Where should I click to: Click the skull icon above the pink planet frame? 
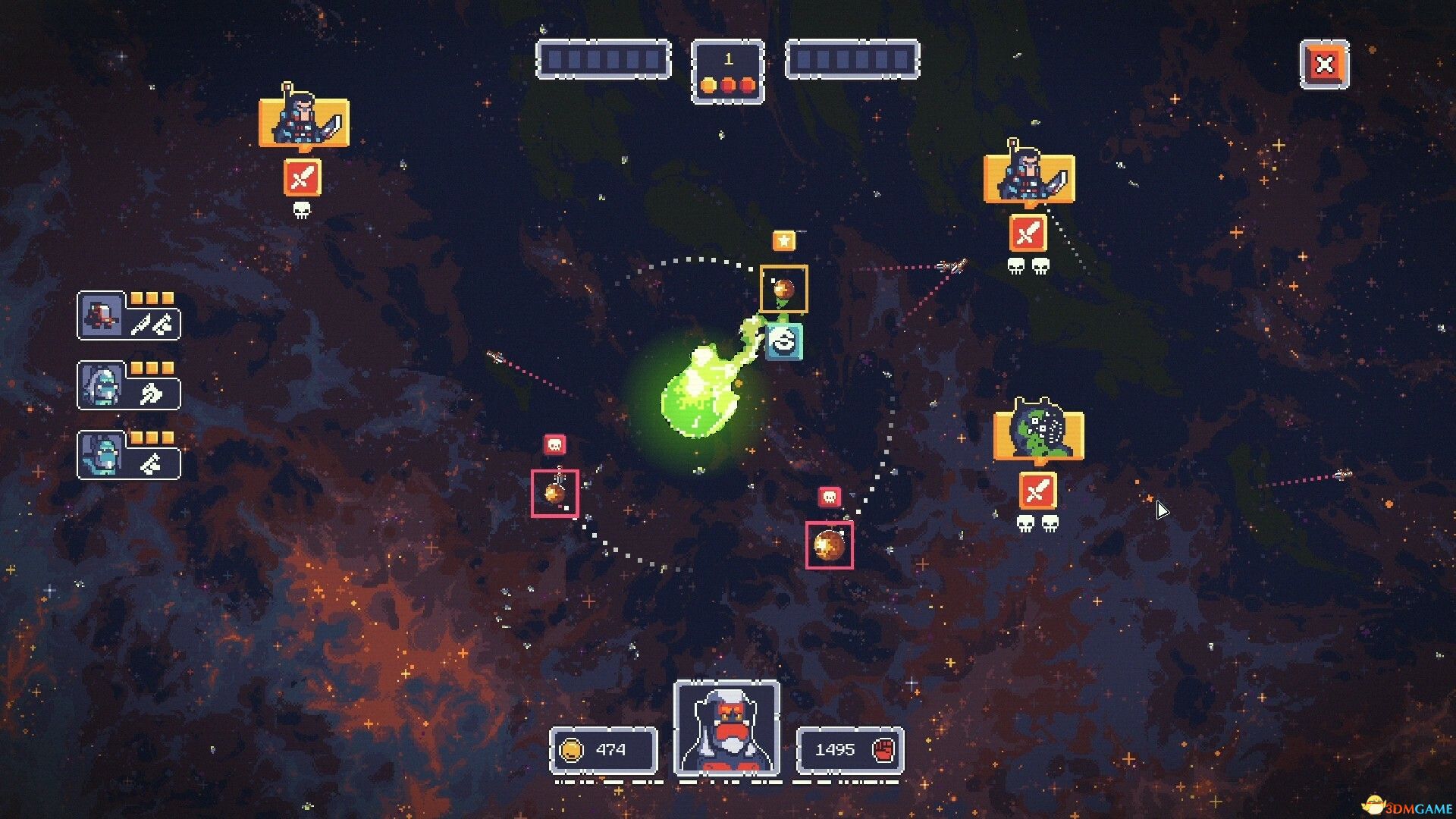(x=556, y=442)
